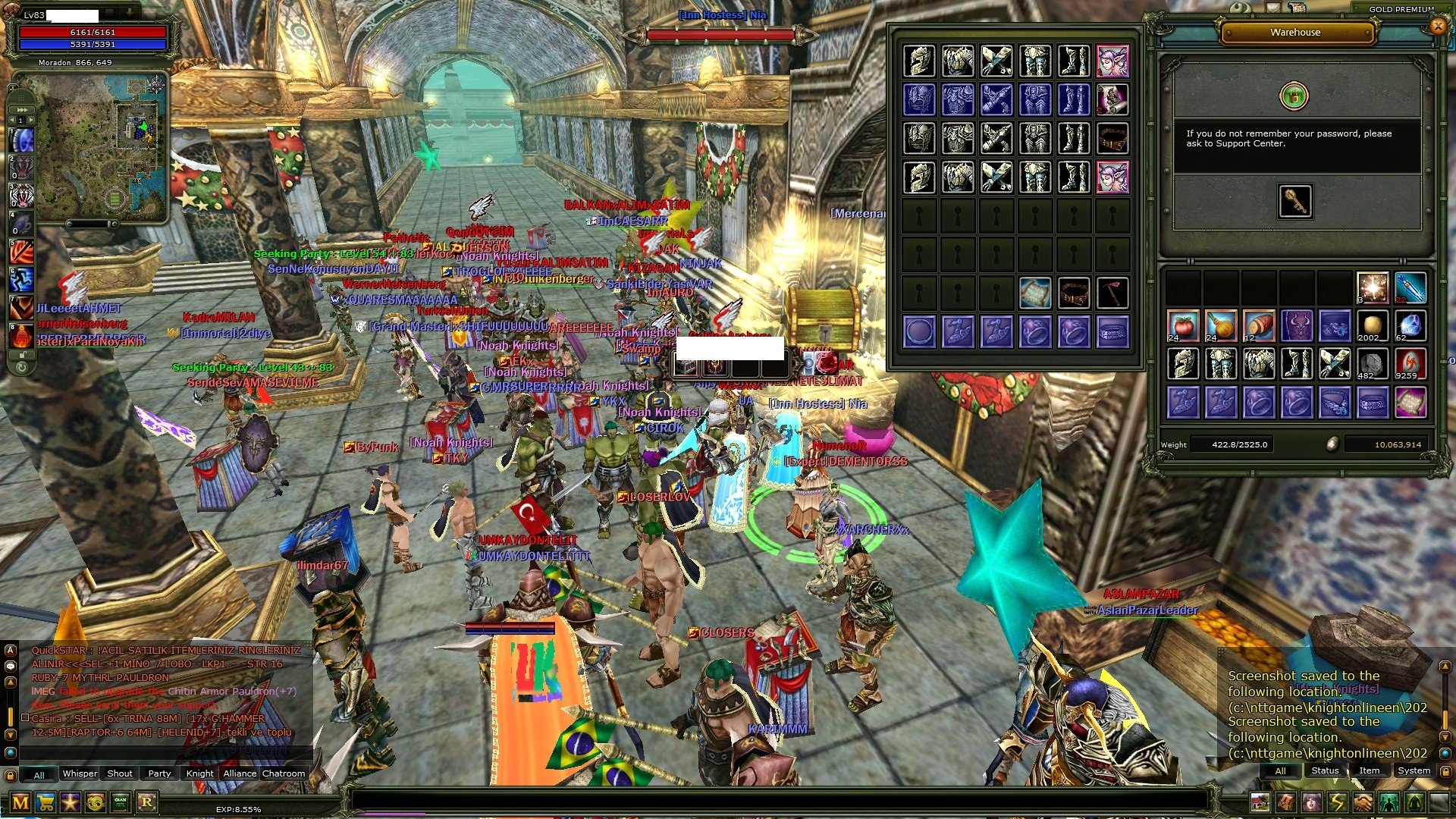
Task: Pick the blue gem stack of 62
Action: 1410,326
